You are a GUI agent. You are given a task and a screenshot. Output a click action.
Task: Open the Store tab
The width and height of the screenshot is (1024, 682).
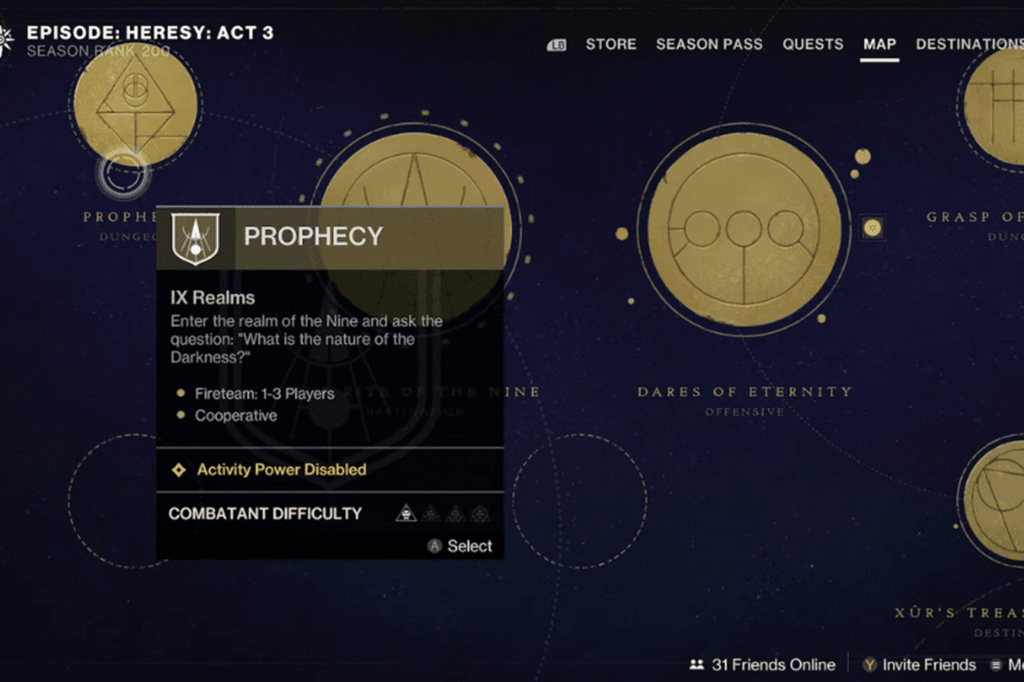[x=610, y=44]
